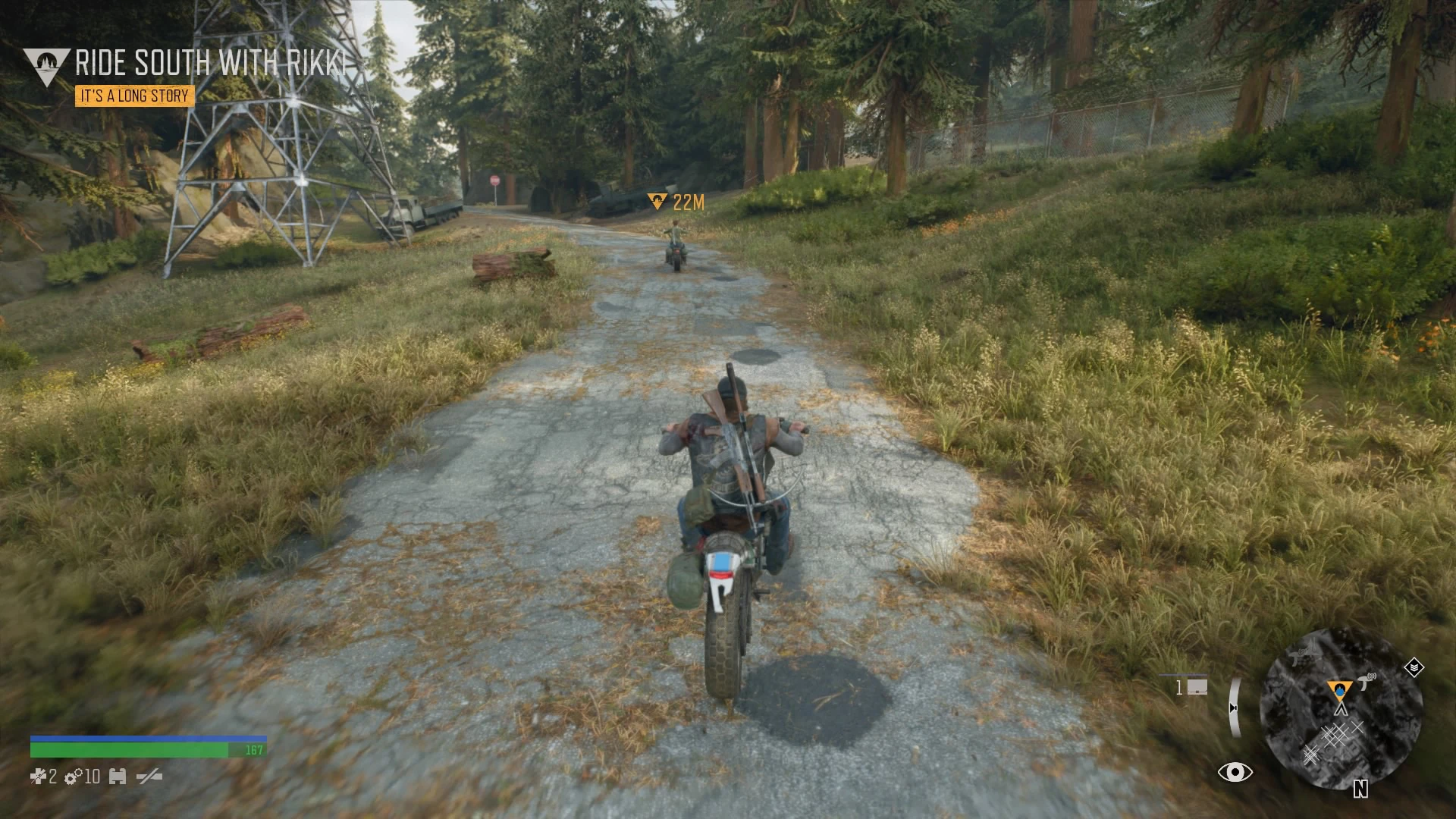Open the saddlebag storage icon
Screen dimensions: 1456x819
(x=118, y=777)
